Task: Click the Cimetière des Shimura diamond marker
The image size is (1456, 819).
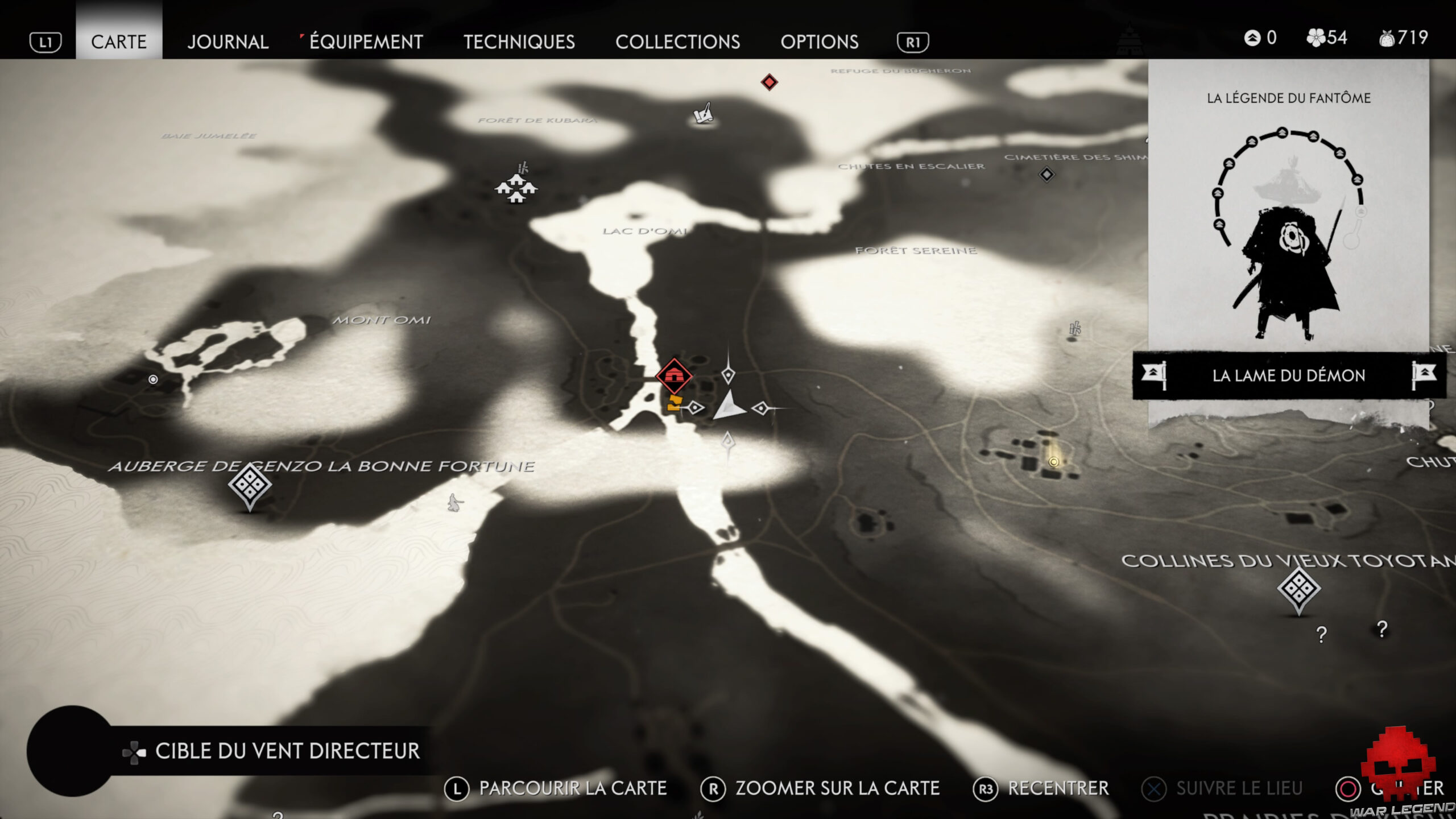Action: (x=1046, y=174)
